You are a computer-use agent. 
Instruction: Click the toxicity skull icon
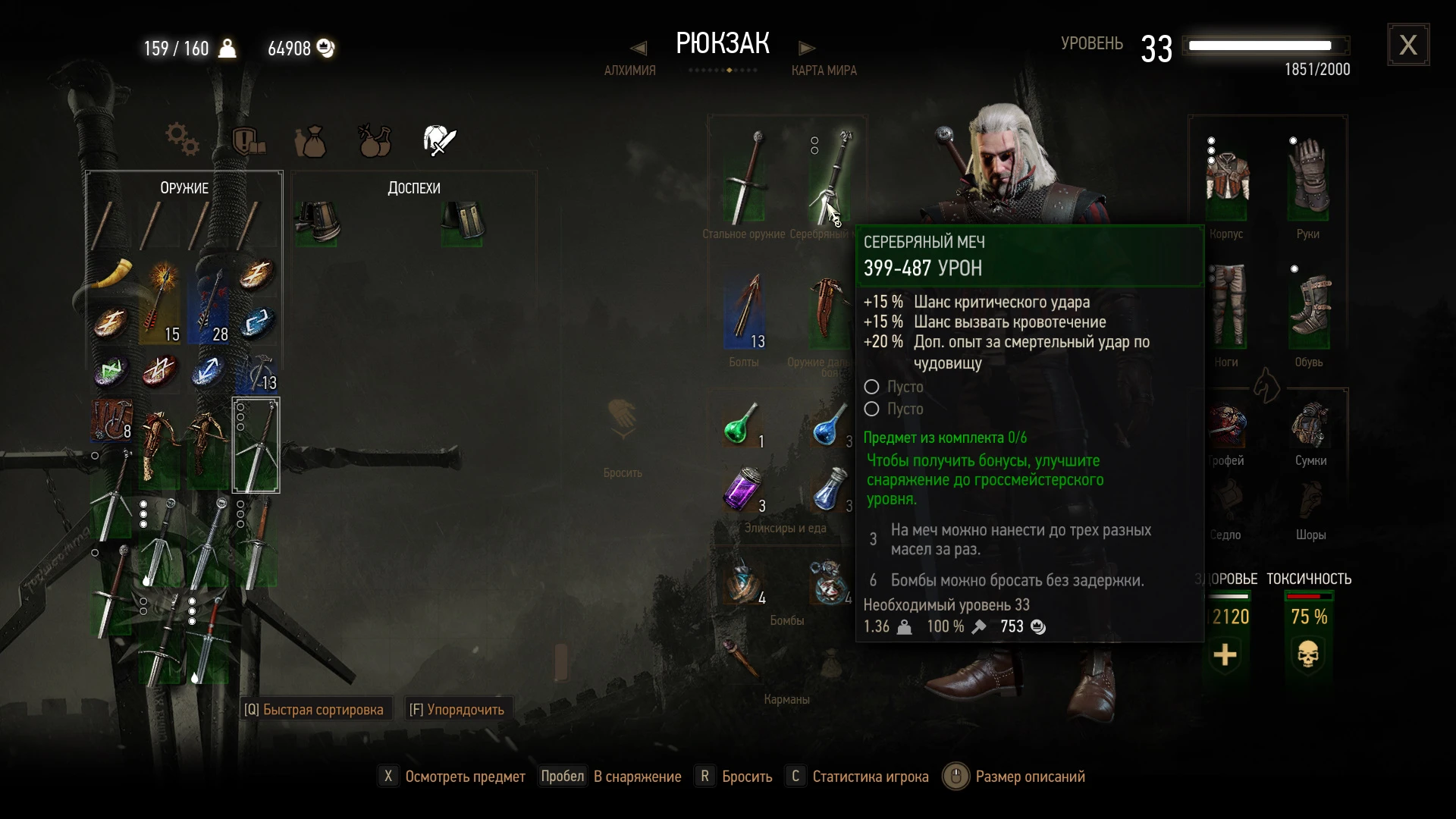1309,654
